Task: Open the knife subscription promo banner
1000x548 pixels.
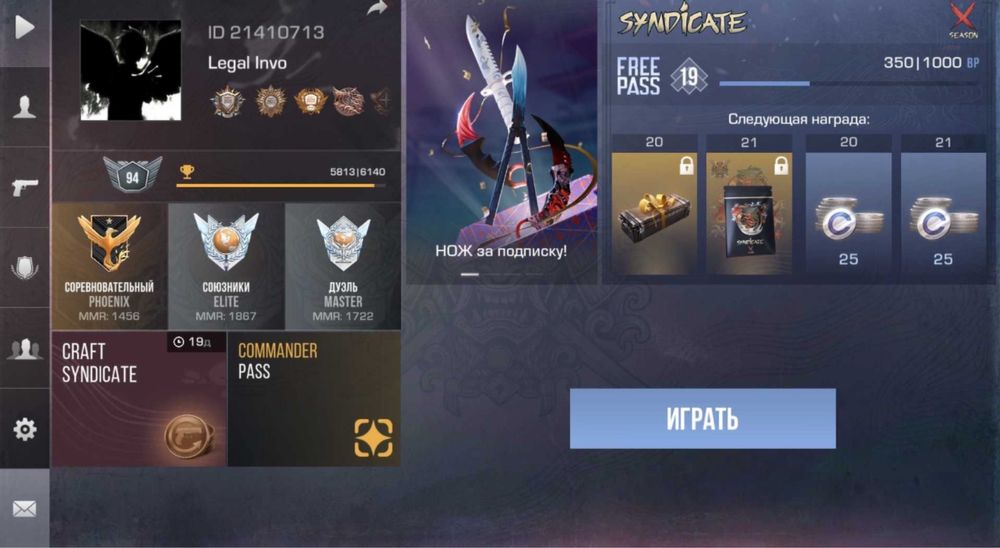Action: (x=501, y=140)
